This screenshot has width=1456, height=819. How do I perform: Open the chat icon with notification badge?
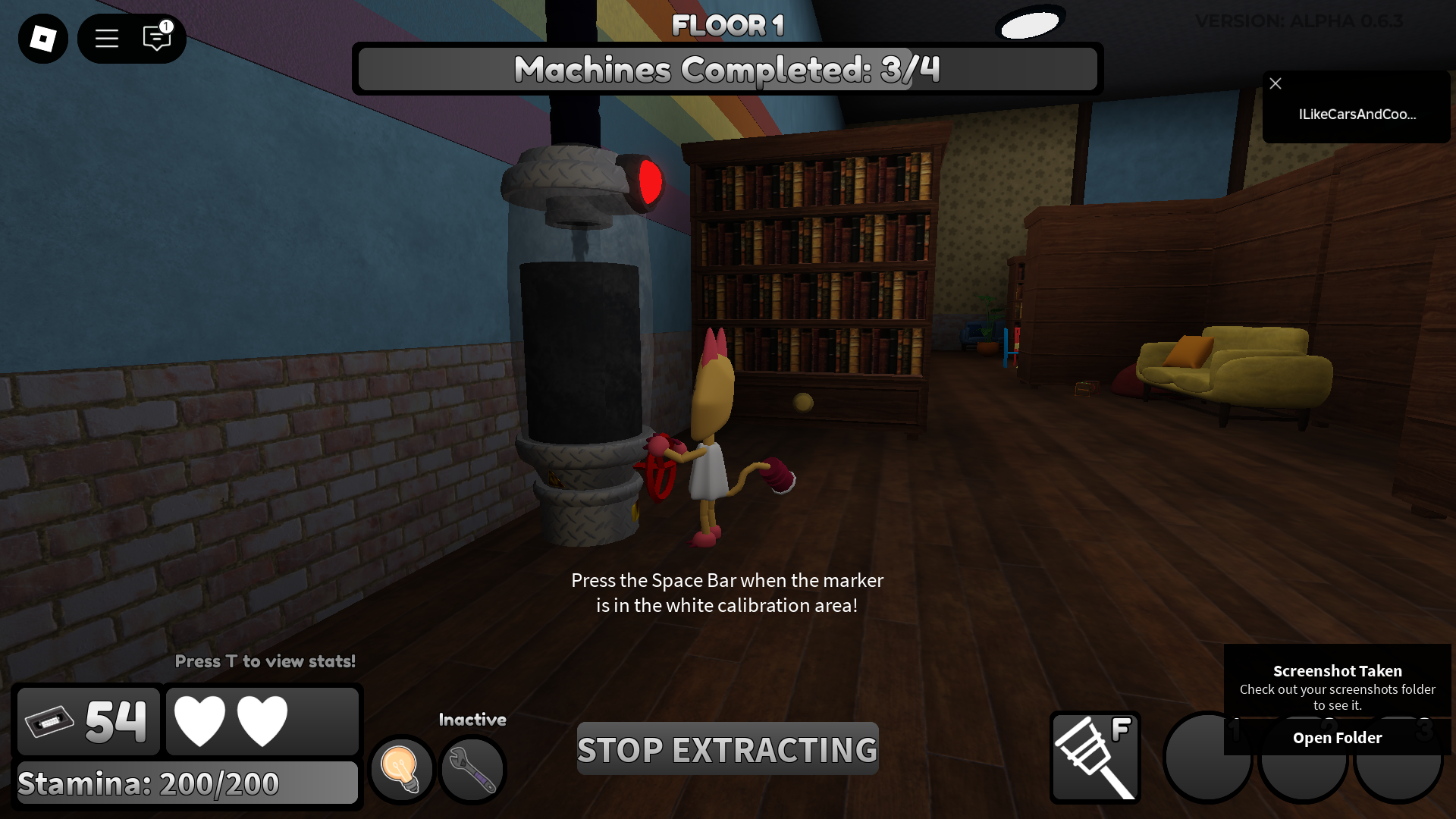(x=157, y=39)
